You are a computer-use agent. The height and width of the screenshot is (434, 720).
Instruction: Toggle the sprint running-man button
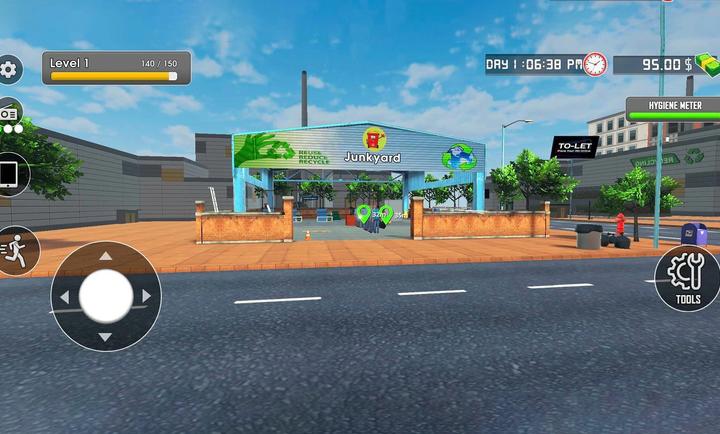click(15, 250)
